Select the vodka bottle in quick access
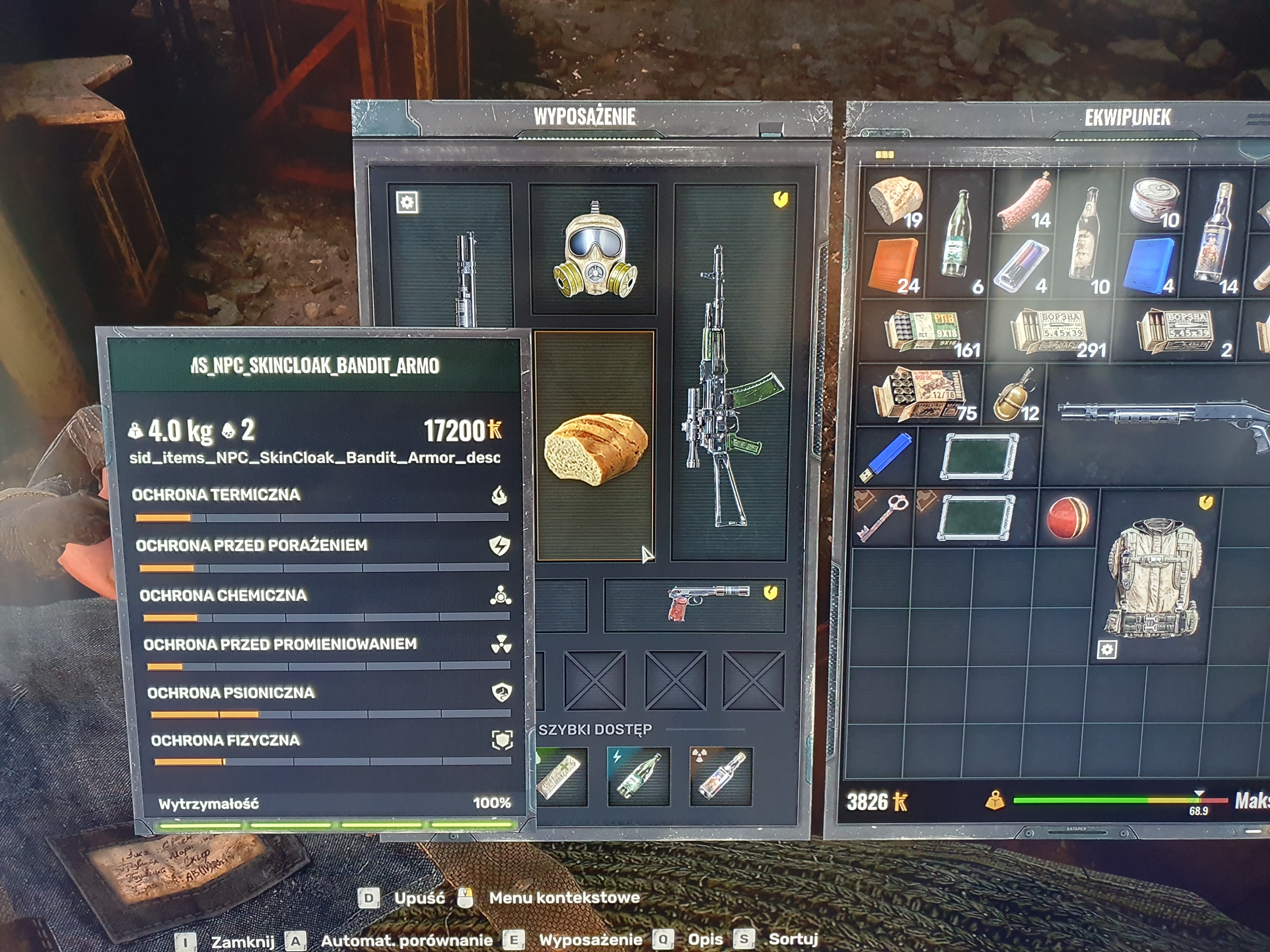The image size is (1270, 952). (x=721, y=776)
